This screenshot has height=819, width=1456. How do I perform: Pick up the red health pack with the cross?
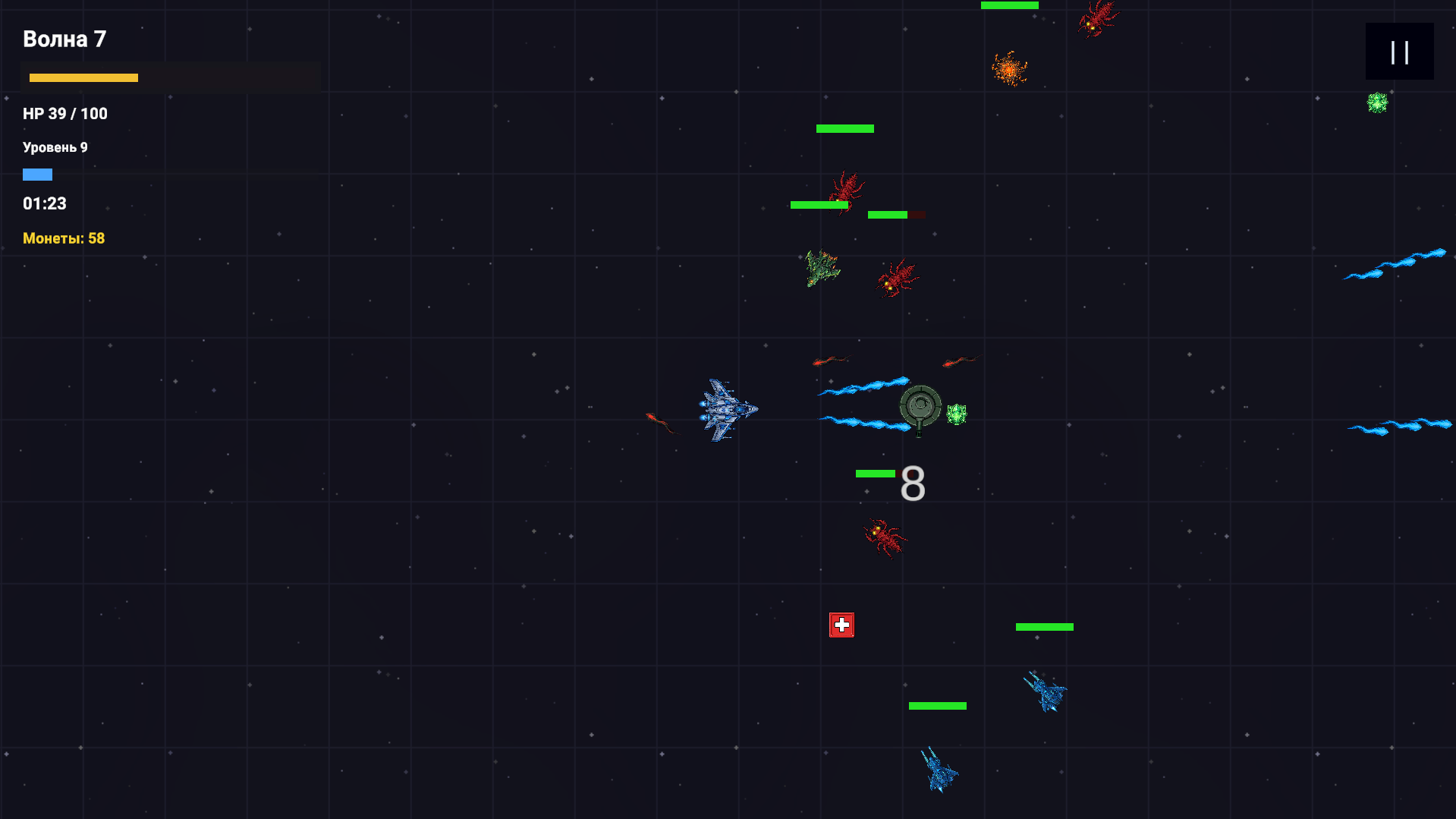coord(841,623)
